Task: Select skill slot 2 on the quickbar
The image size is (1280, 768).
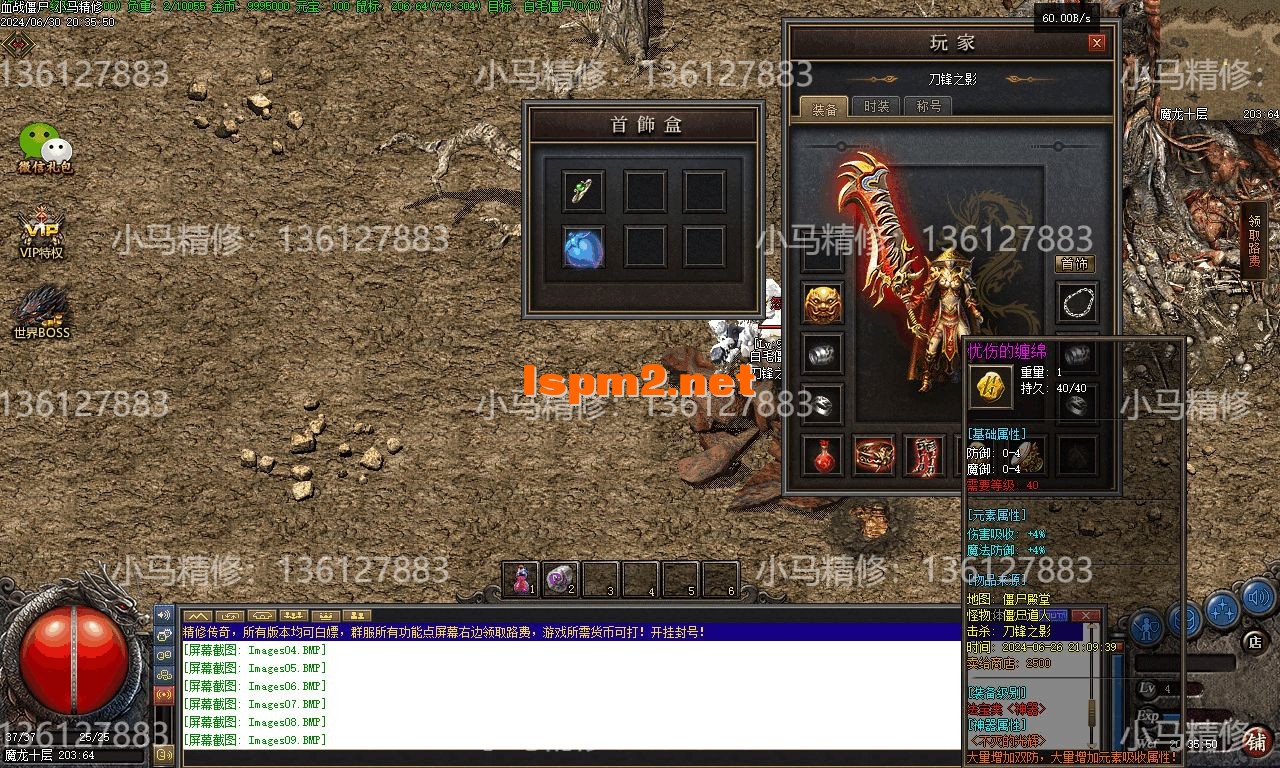Action: 560,580
